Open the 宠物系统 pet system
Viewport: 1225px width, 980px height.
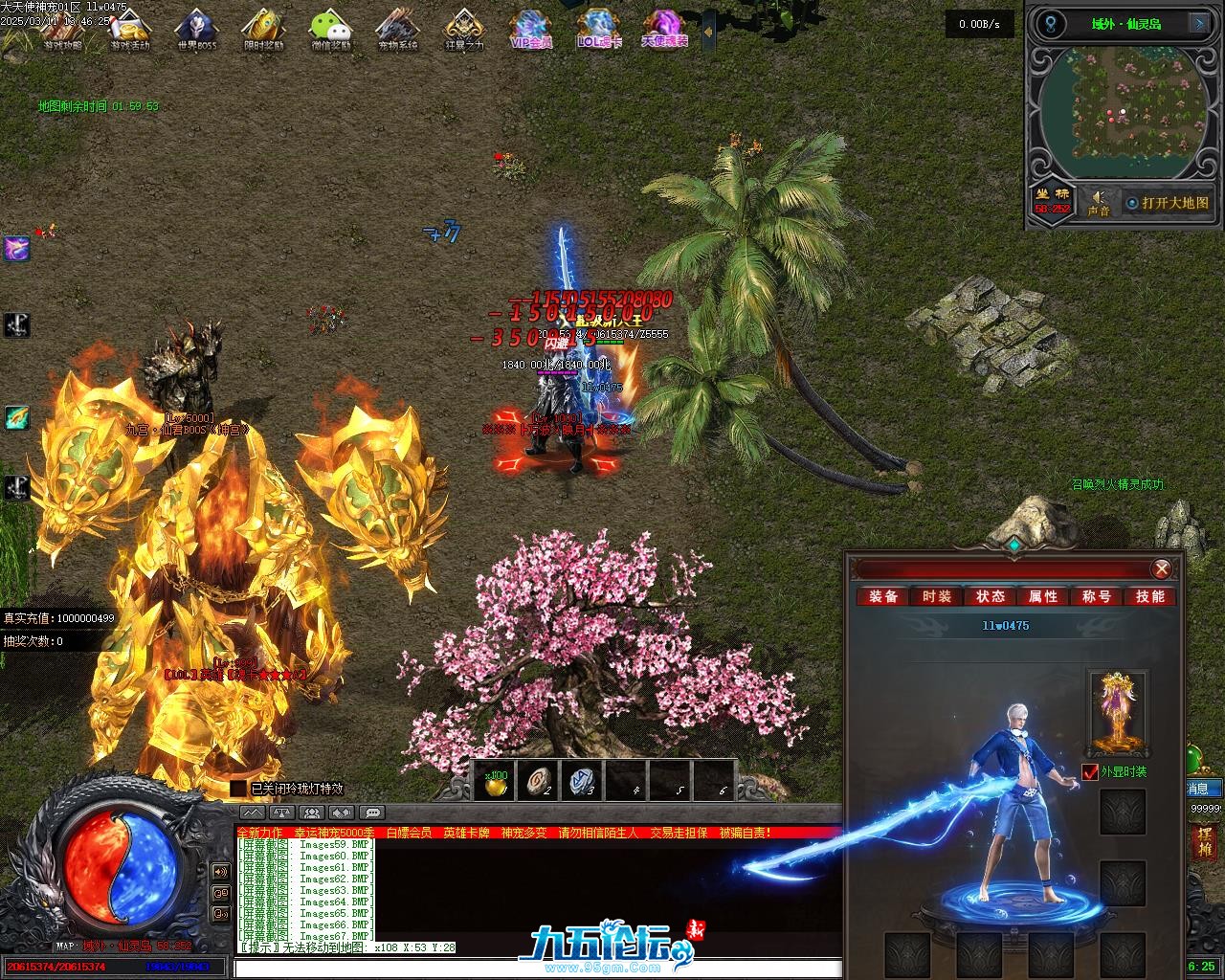click(396, 29)
